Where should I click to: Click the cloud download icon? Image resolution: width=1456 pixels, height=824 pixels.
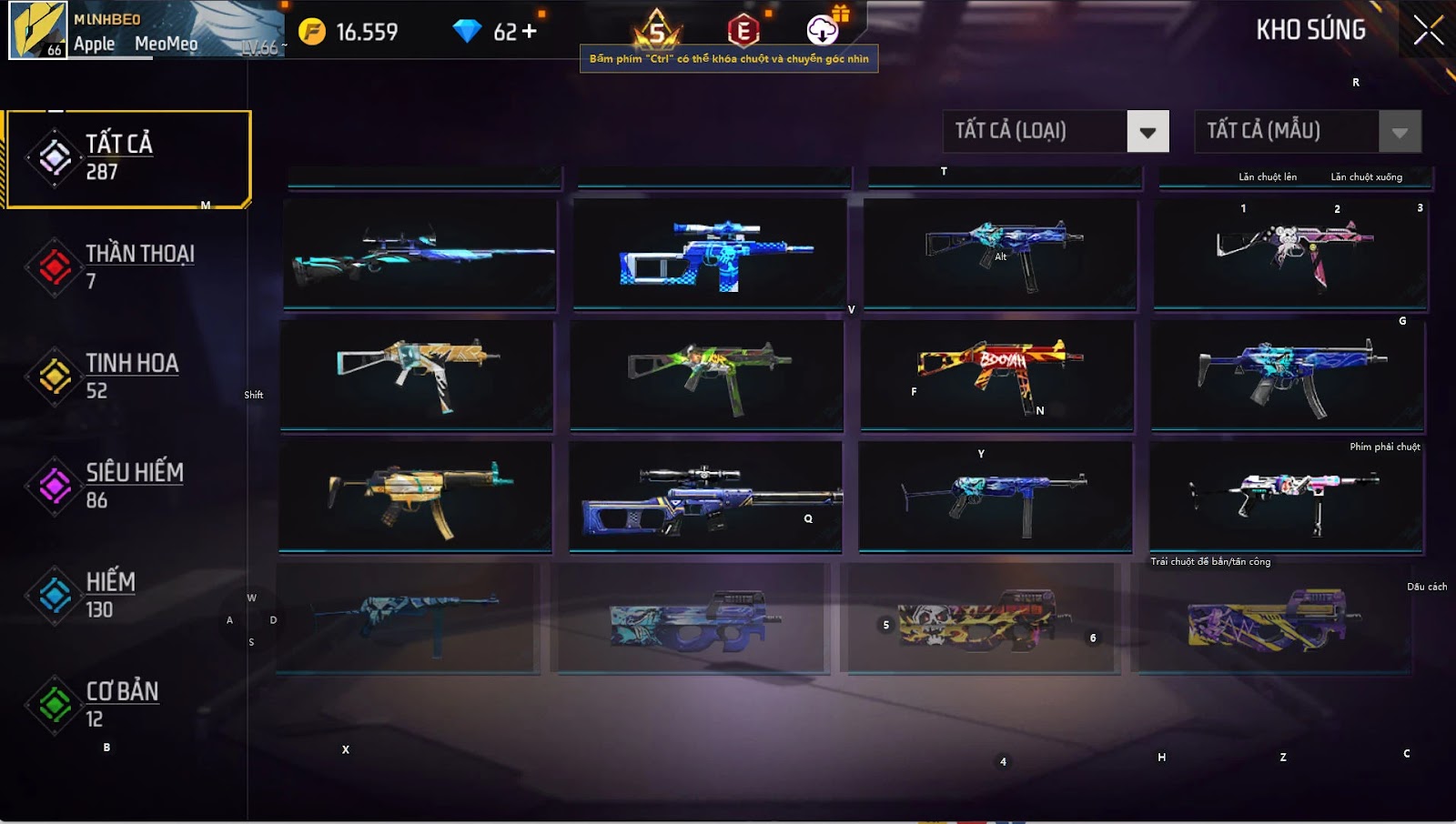pos(823,31)
